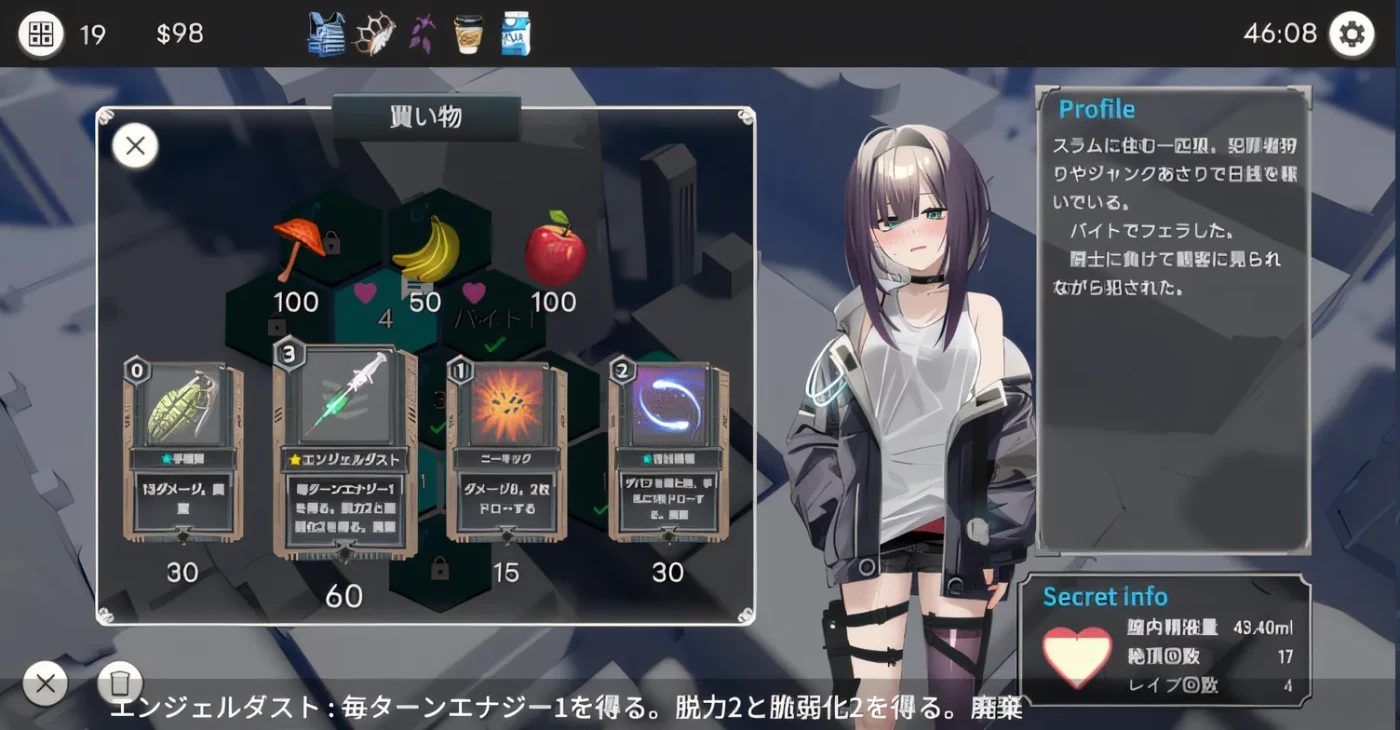The height and width of the screenshot is (730, 1400).
Task: Select the bulletproof vest item icon
Action: tap(326, 34)
